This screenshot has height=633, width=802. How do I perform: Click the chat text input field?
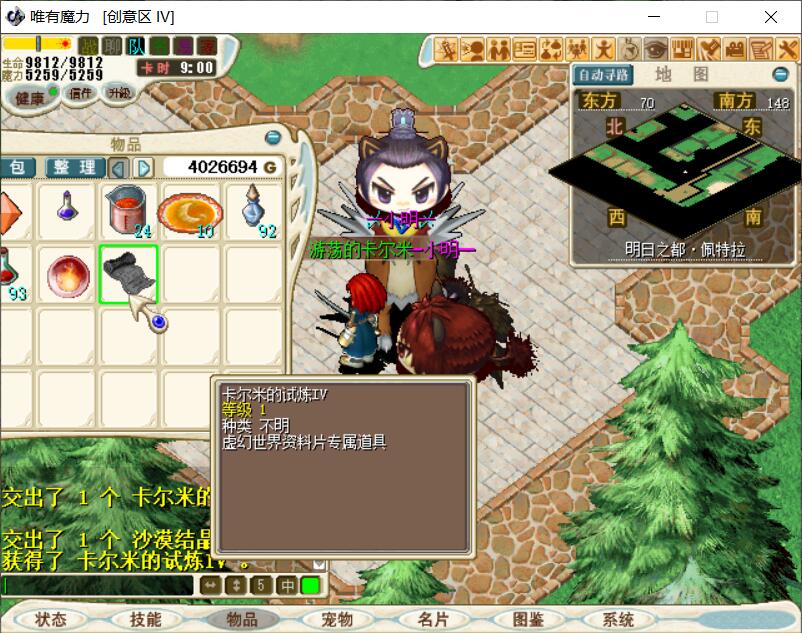(98, 585)
